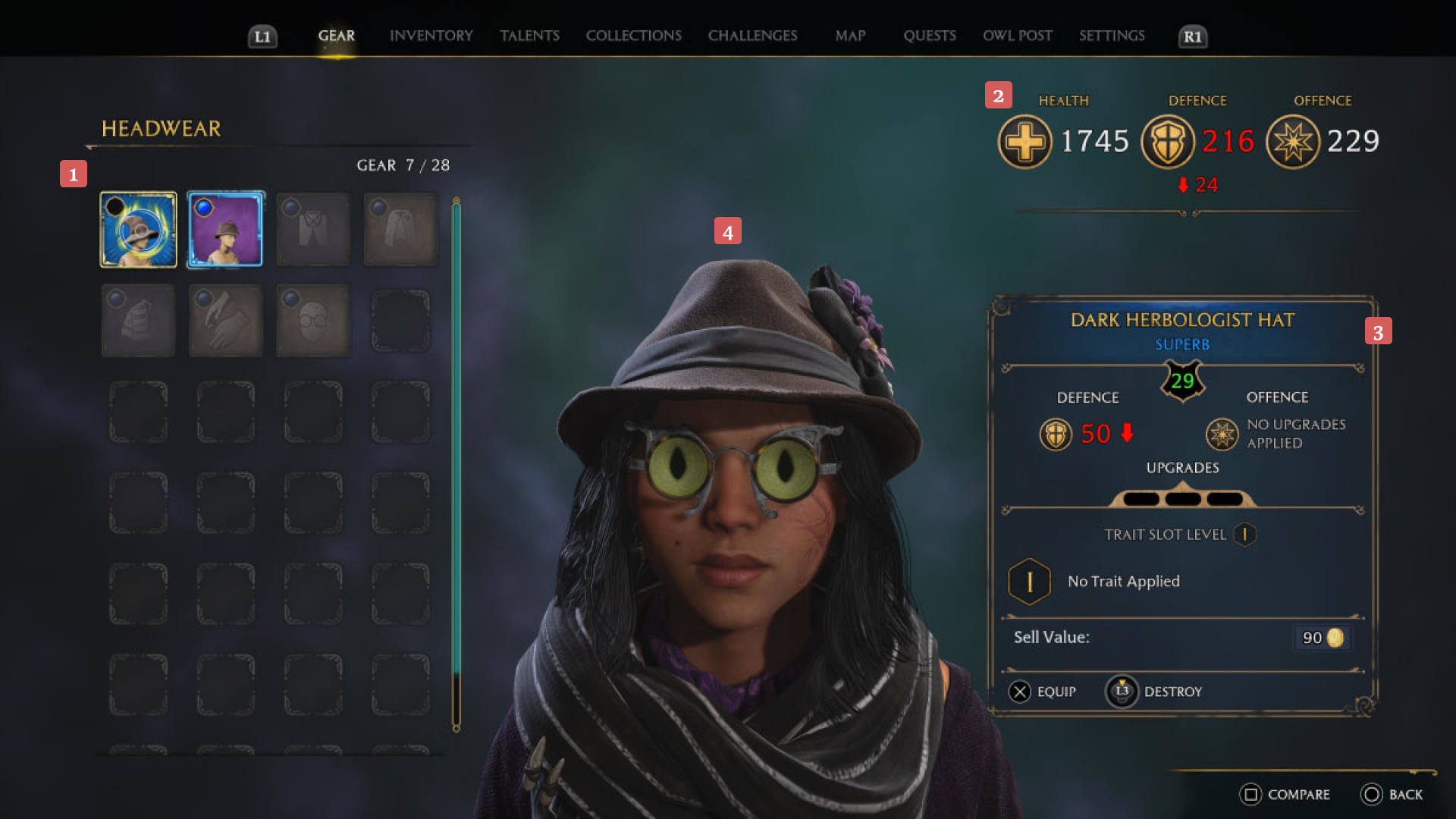Viewport: 1456px width, 819px height.
Task: Click the Offence star stat icon
Action: [1292, 142]
